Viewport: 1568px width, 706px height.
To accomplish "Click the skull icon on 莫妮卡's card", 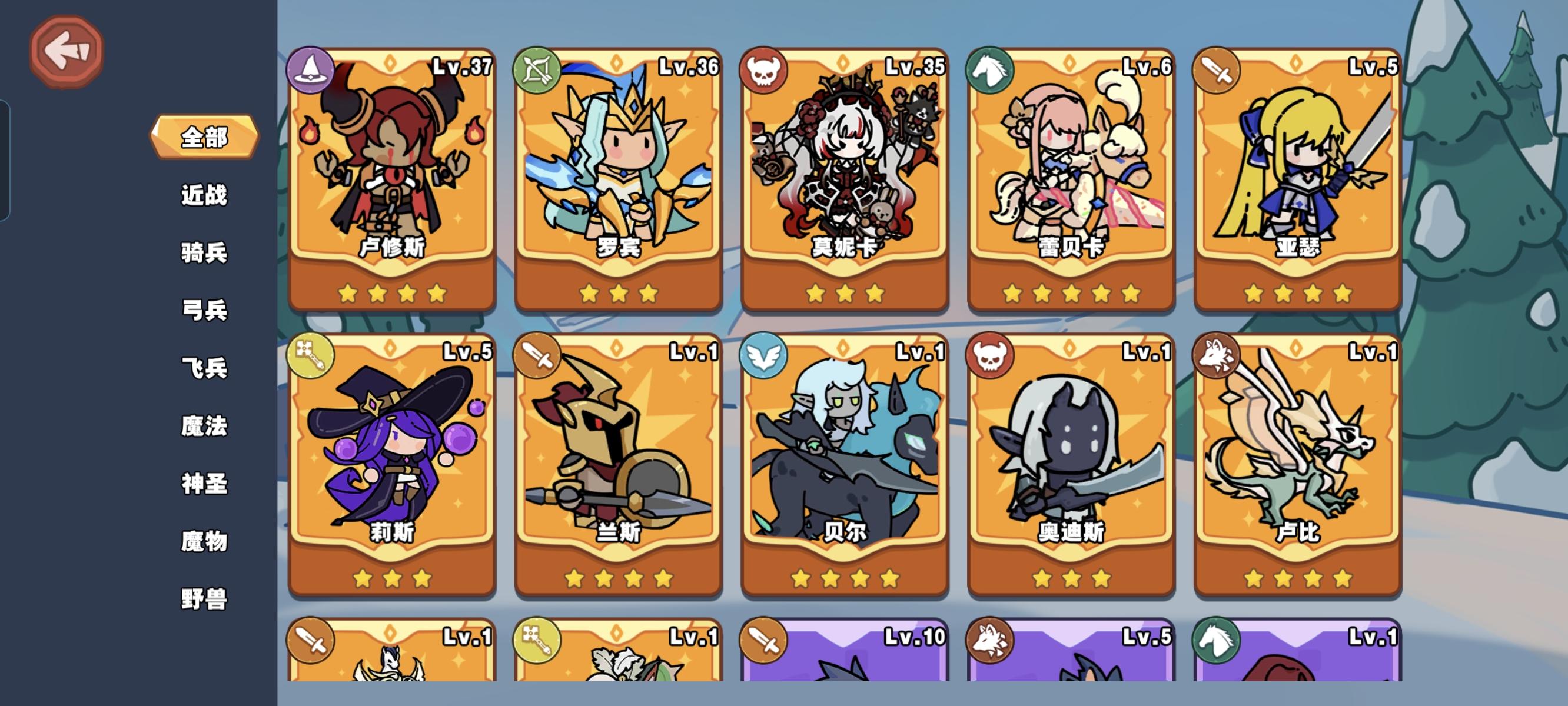I will point(764,70).
